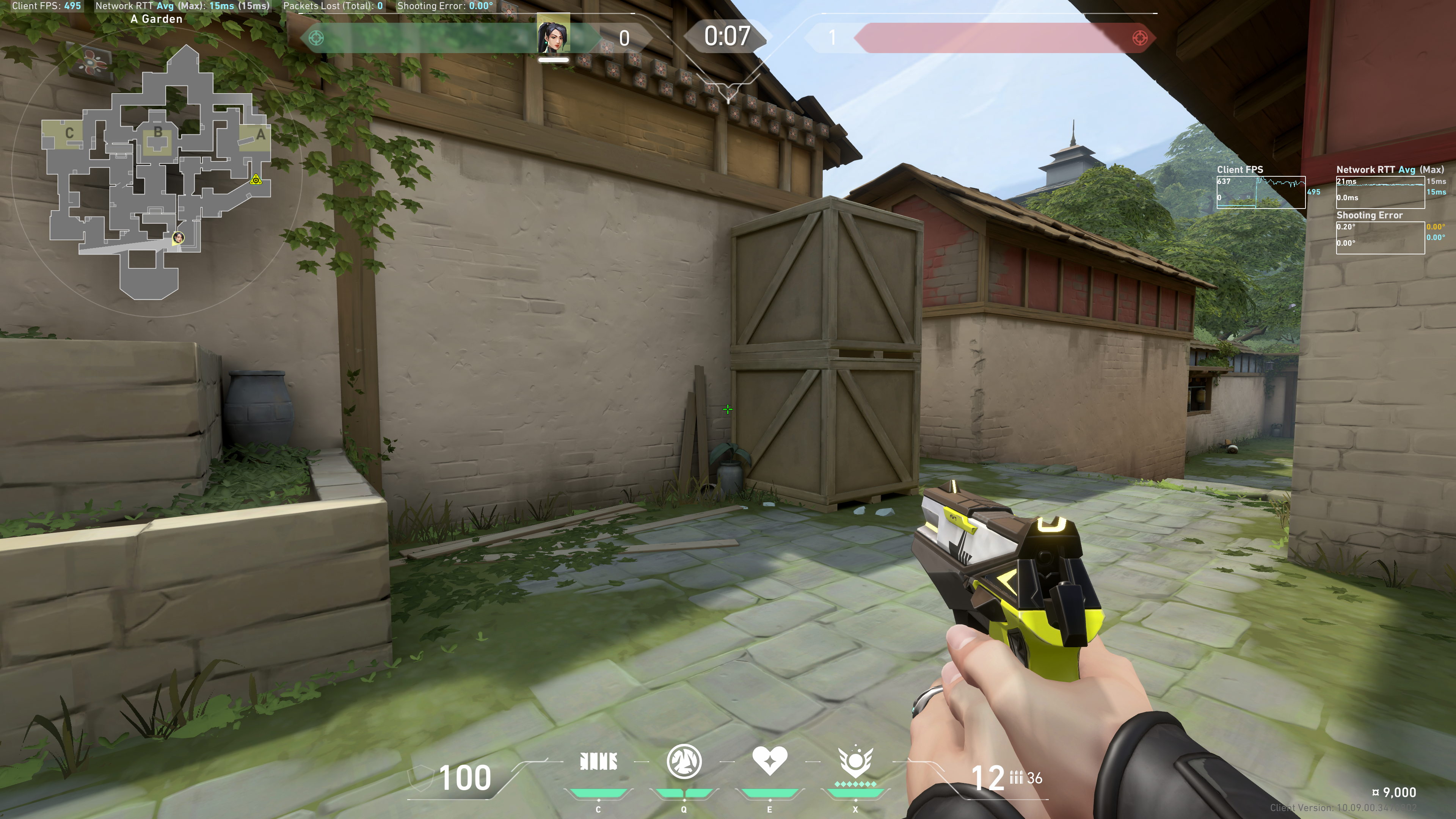Select the C site marker on minimap
Image resolution: width=1456 pixels, height=819 pixels.
[x=69, y=133]
